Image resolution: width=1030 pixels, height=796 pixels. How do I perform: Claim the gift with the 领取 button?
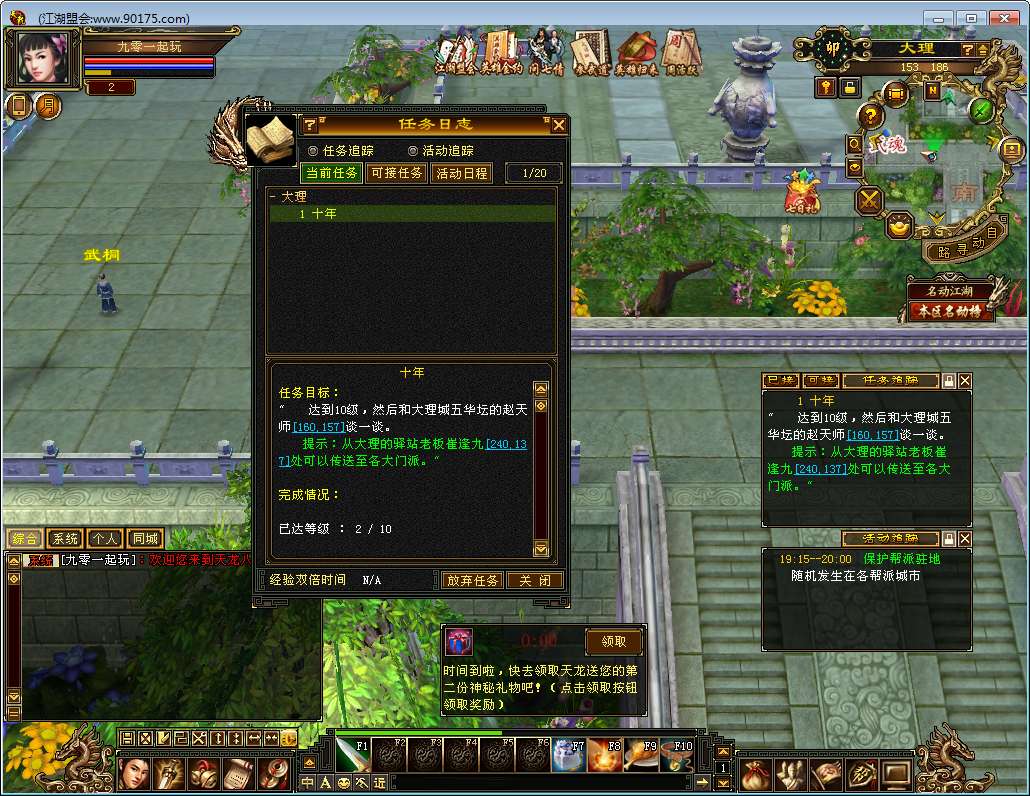coord(613,641)
